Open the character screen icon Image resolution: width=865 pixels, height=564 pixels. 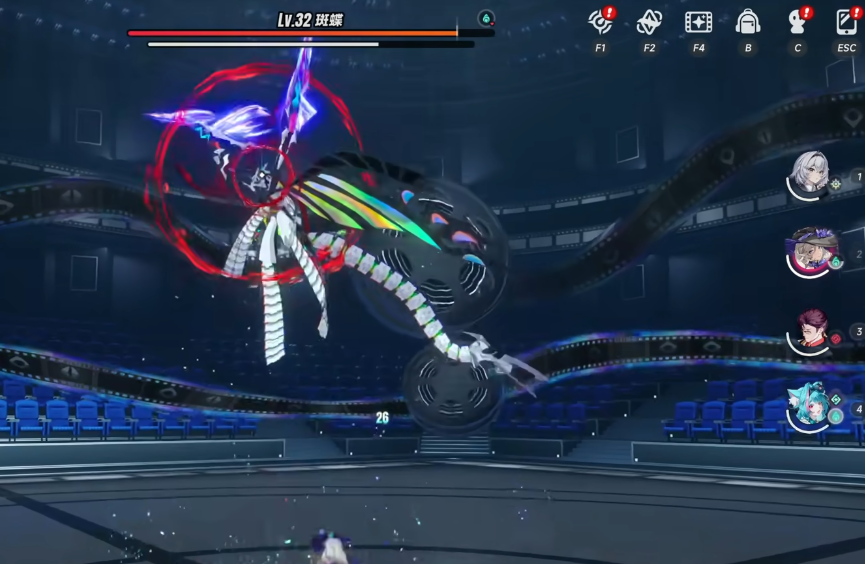pos(797,22)
